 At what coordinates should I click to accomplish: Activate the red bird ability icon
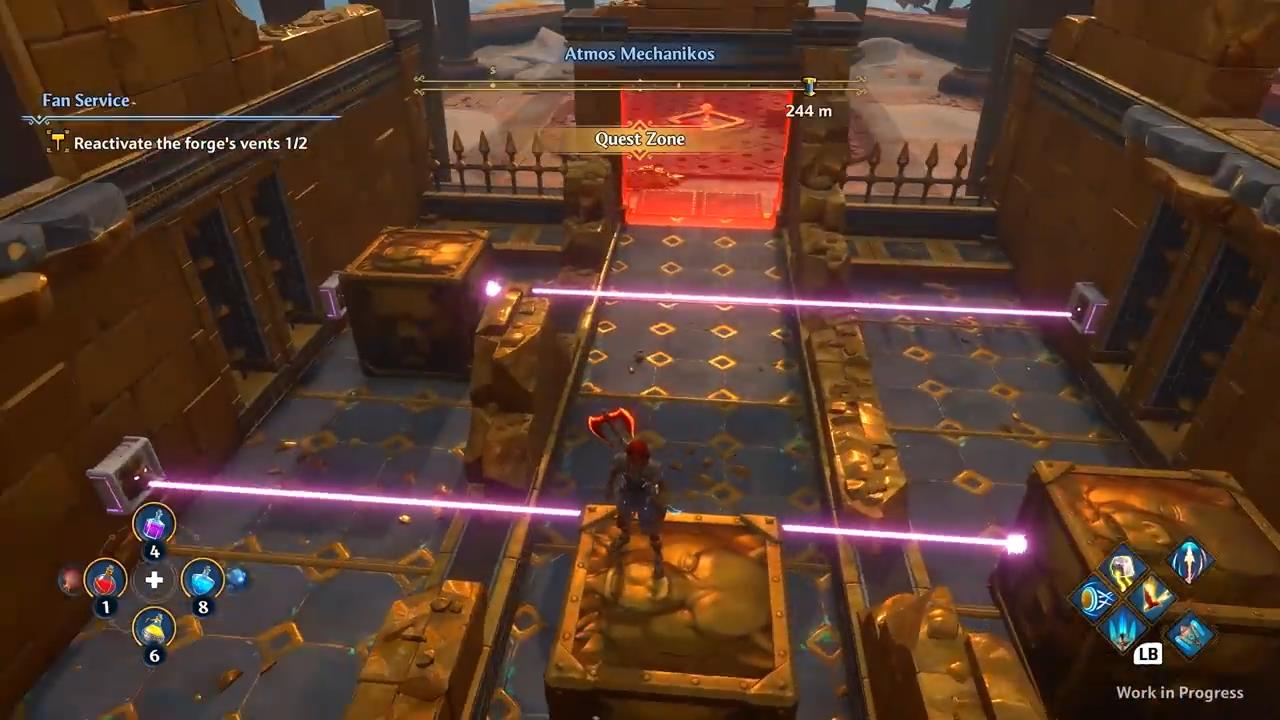[x=1151, y=599]
